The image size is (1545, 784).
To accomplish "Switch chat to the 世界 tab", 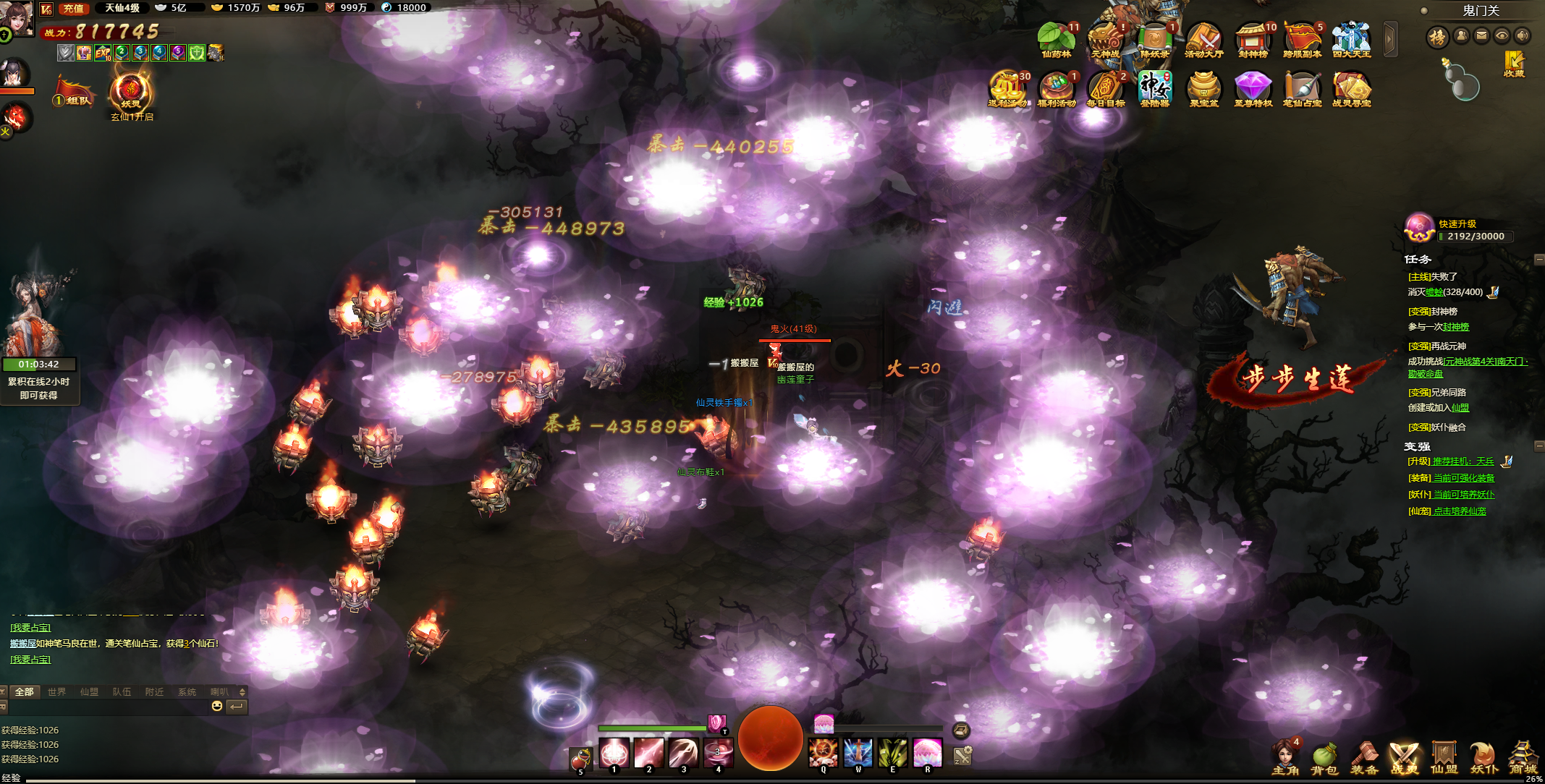I will coord(56,692).
